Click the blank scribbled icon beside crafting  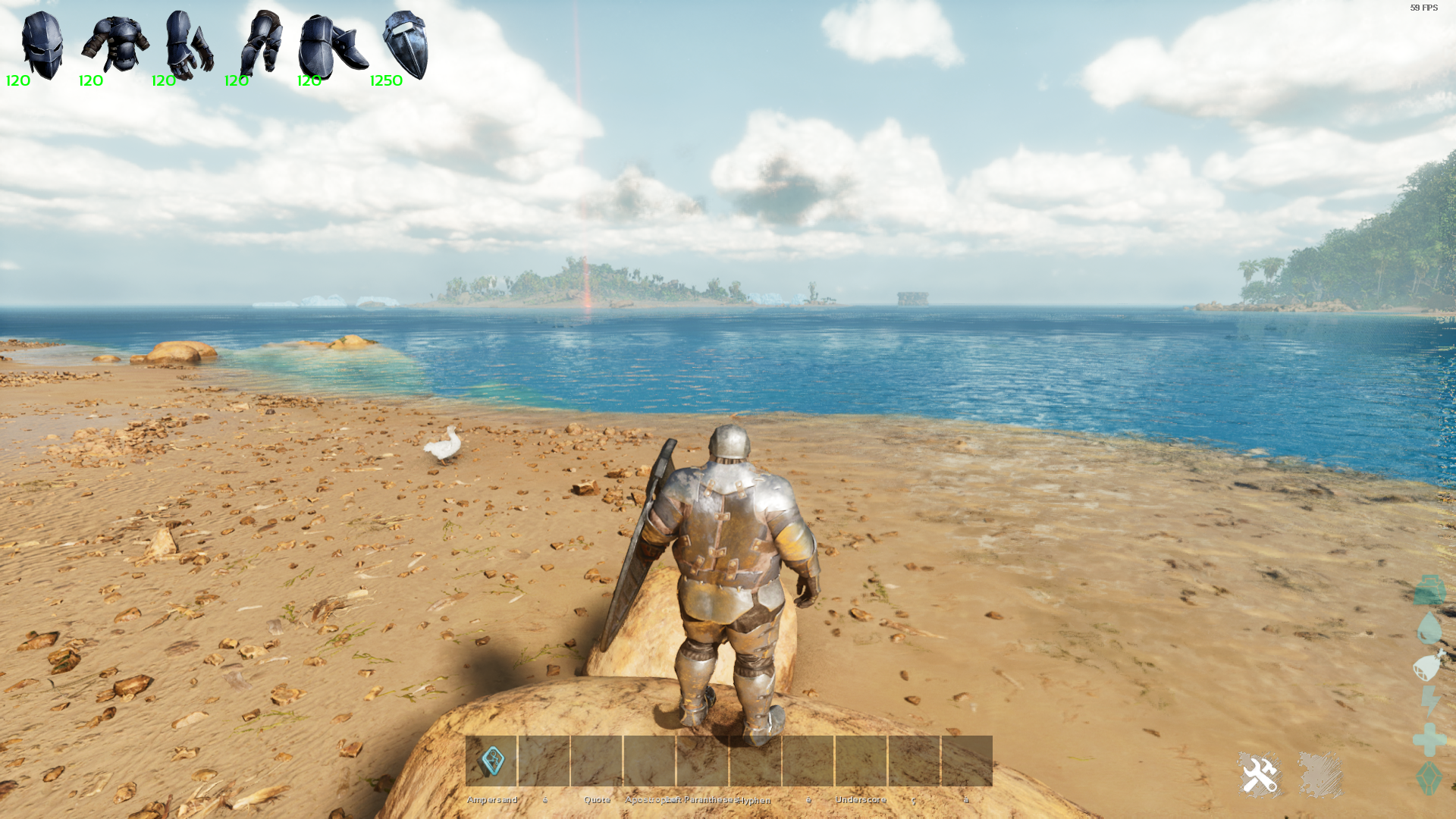tap(1320, 775)
